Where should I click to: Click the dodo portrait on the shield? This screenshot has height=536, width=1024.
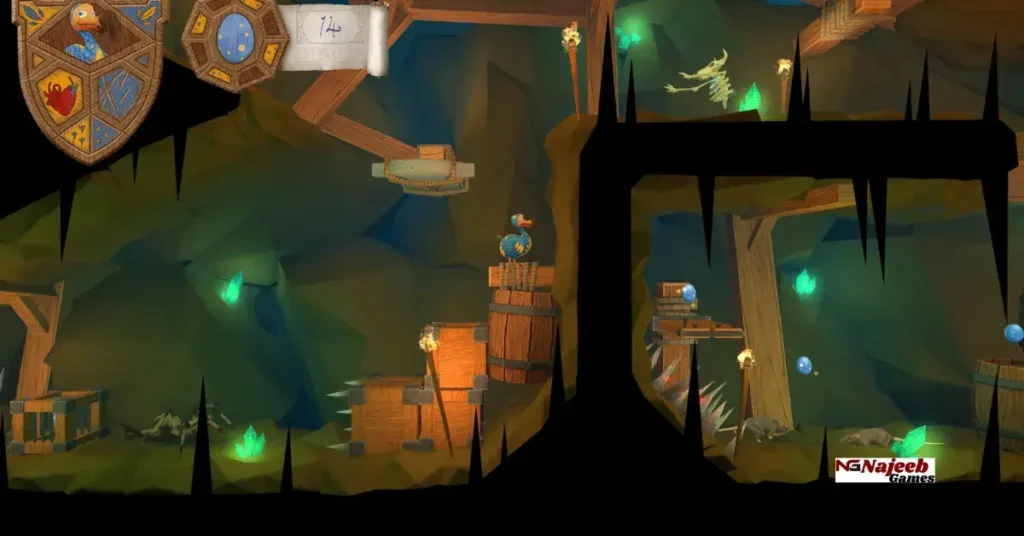coord(86,30)
